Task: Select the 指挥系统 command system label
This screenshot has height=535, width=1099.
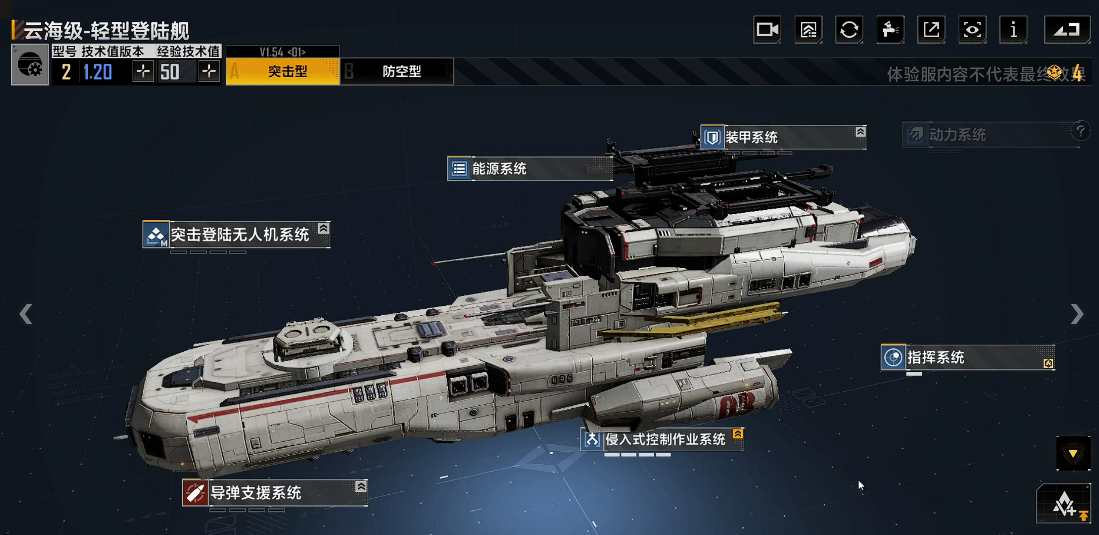Action: point(966,358)
